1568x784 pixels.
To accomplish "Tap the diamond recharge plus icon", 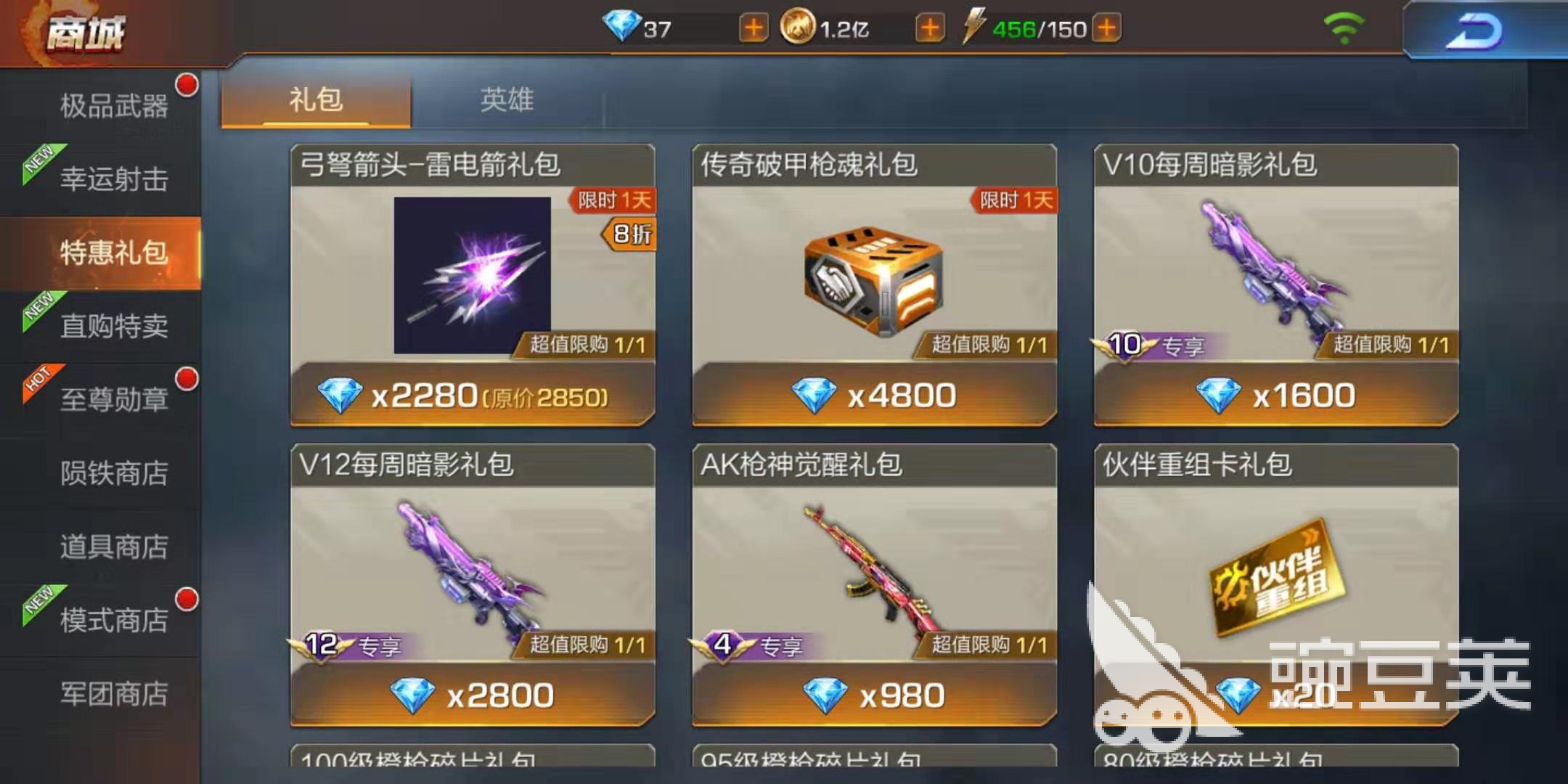I will coord(754,28).
